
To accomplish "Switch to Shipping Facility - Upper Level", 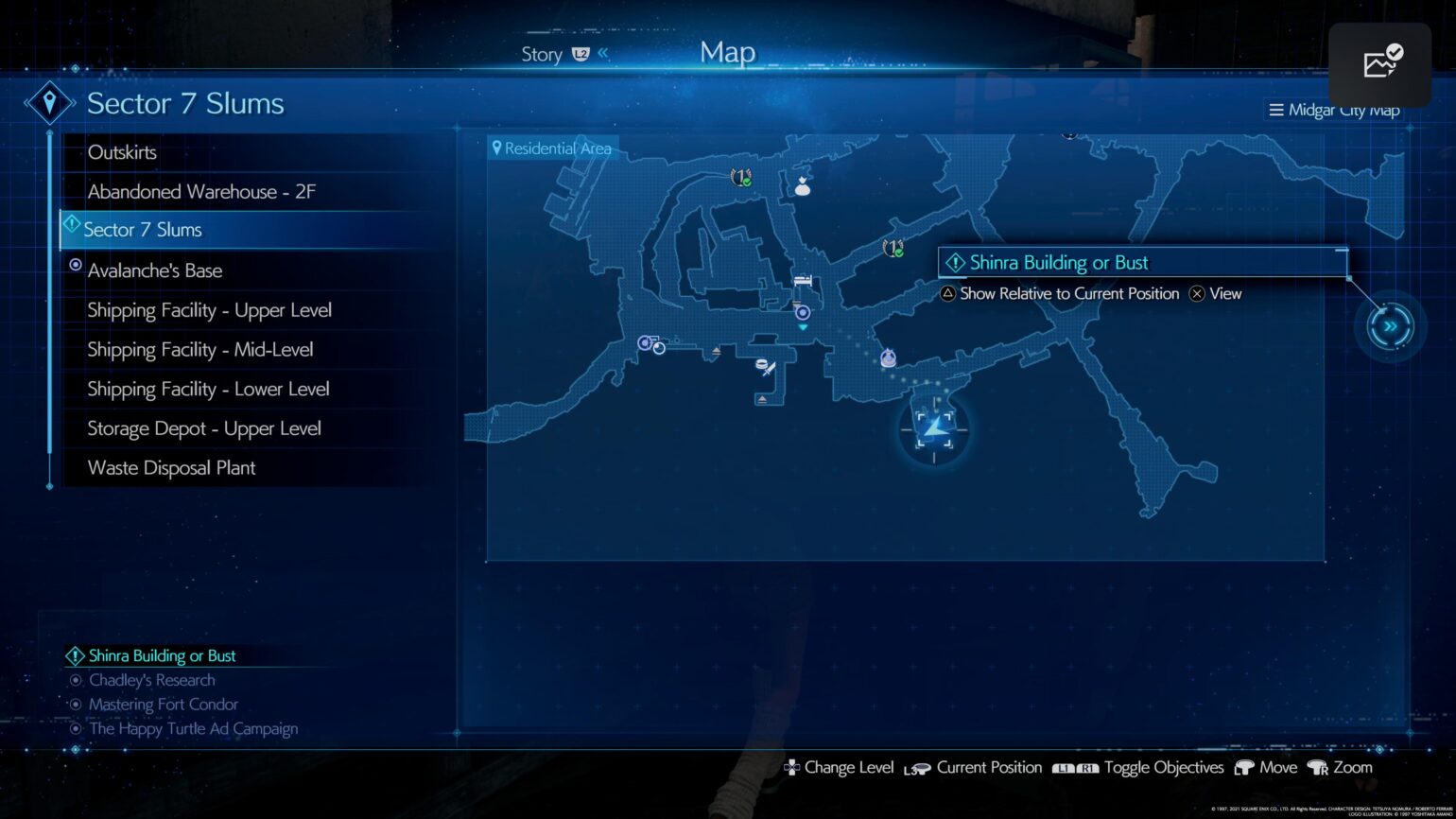I will coord(209,310).
